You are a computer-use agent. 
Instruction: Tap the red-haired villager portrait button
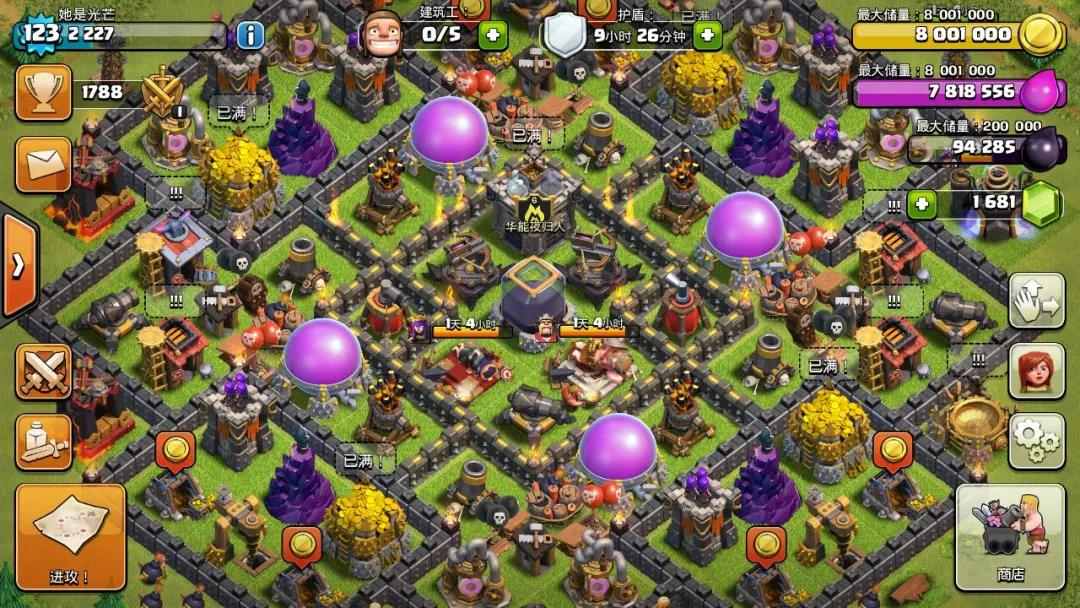1036,371
